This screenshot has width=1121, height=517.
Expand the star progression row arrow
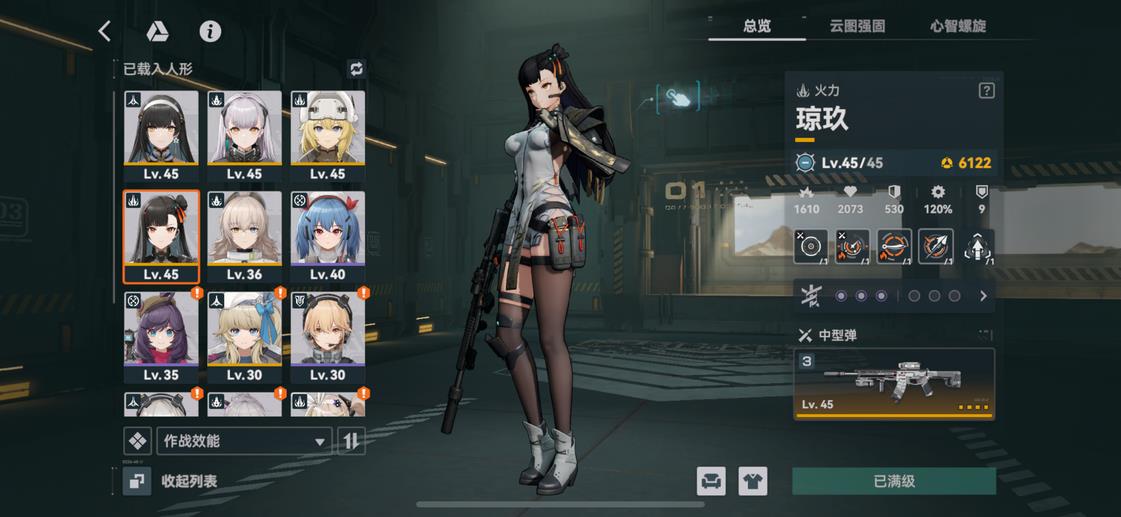(x=983, y=296)
